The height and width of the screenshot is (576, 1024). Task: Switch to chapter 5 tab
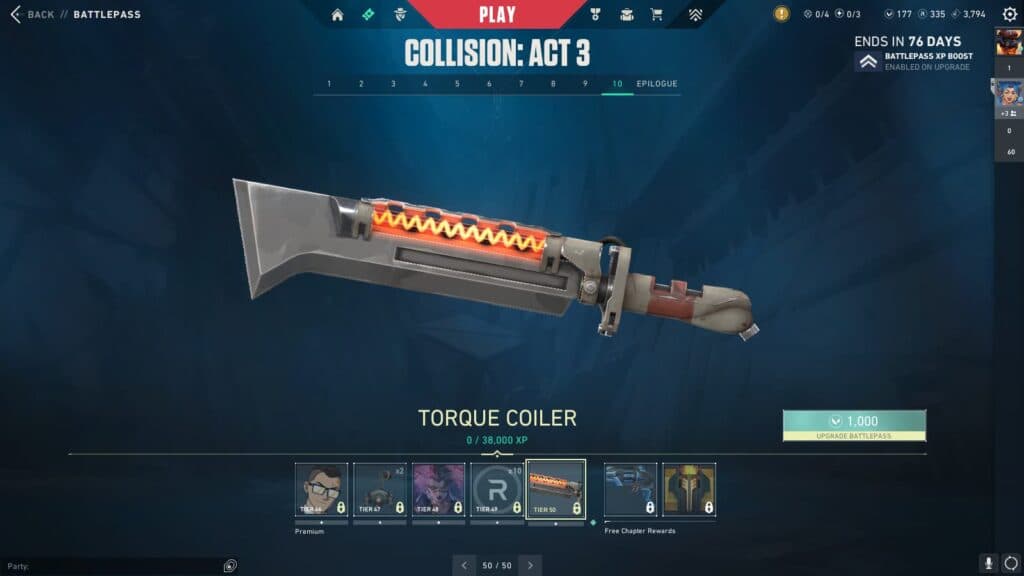(x=457, y=84)
